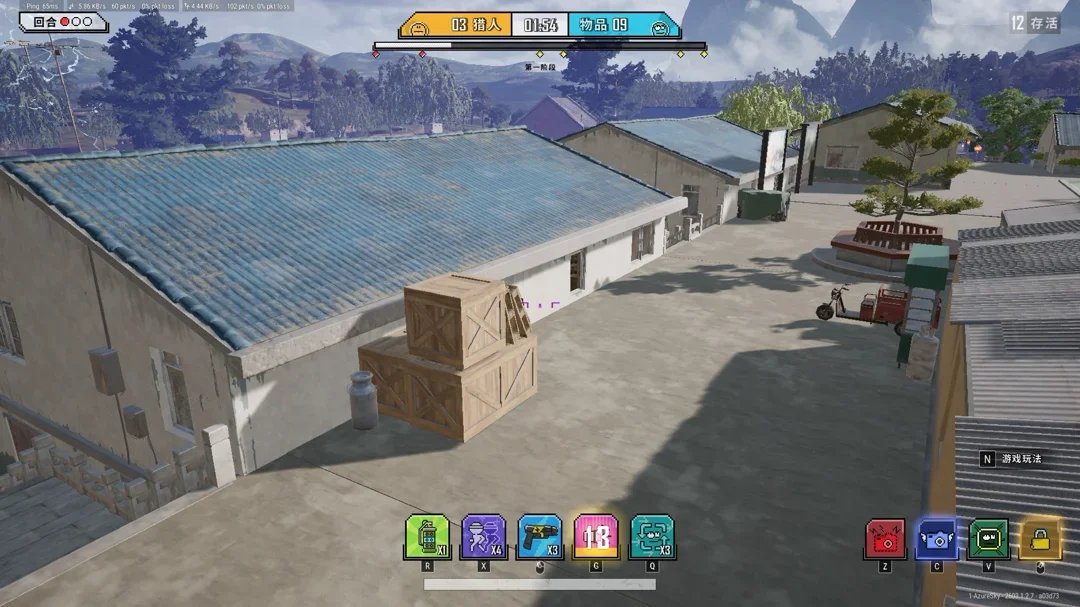Use the green grenade item

tap(427, 537)
